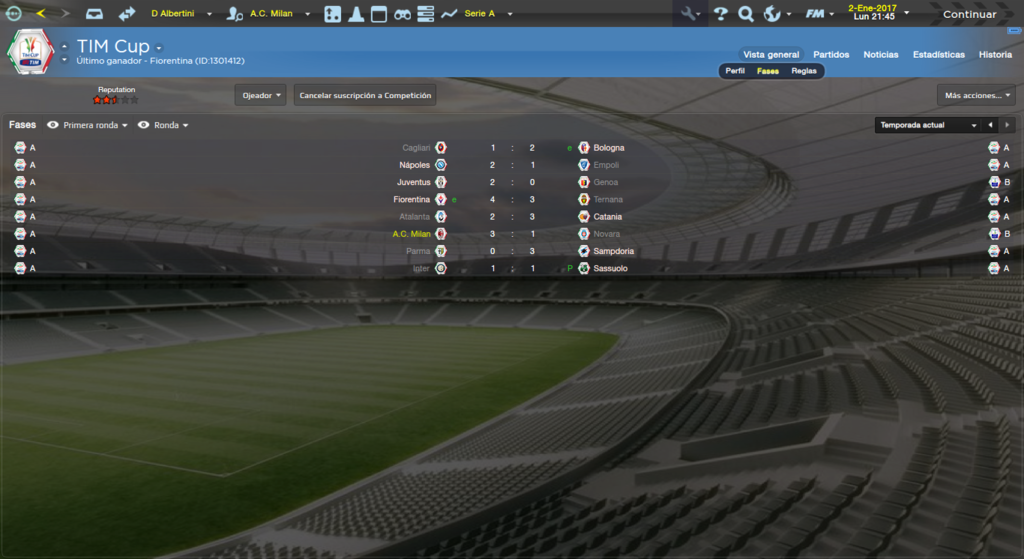Click the search magnifier icon
Screen dimensions: 1024x559
[x=745, y=14]
